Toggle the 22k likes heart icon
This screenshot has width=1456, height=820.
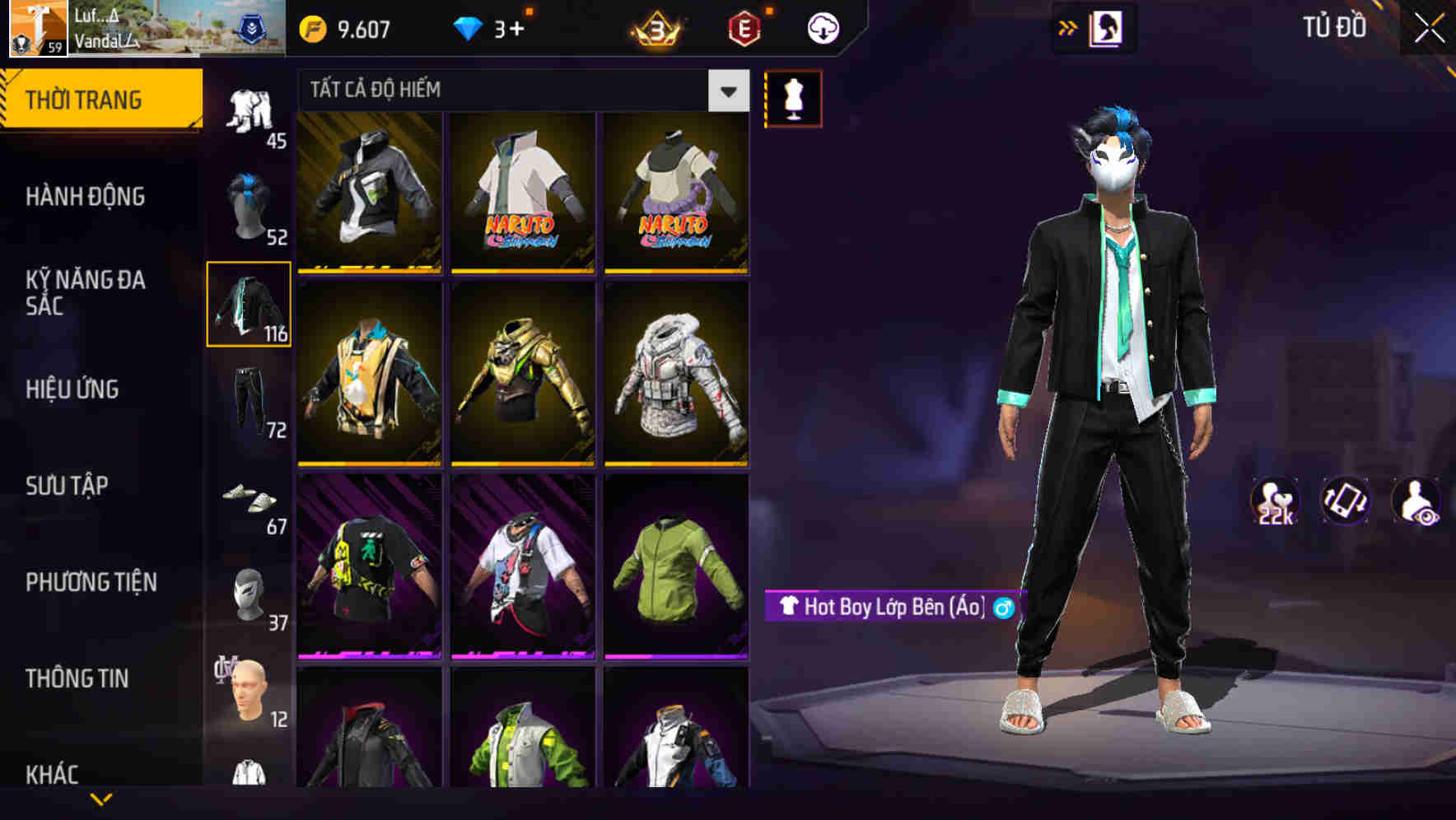1275,502
